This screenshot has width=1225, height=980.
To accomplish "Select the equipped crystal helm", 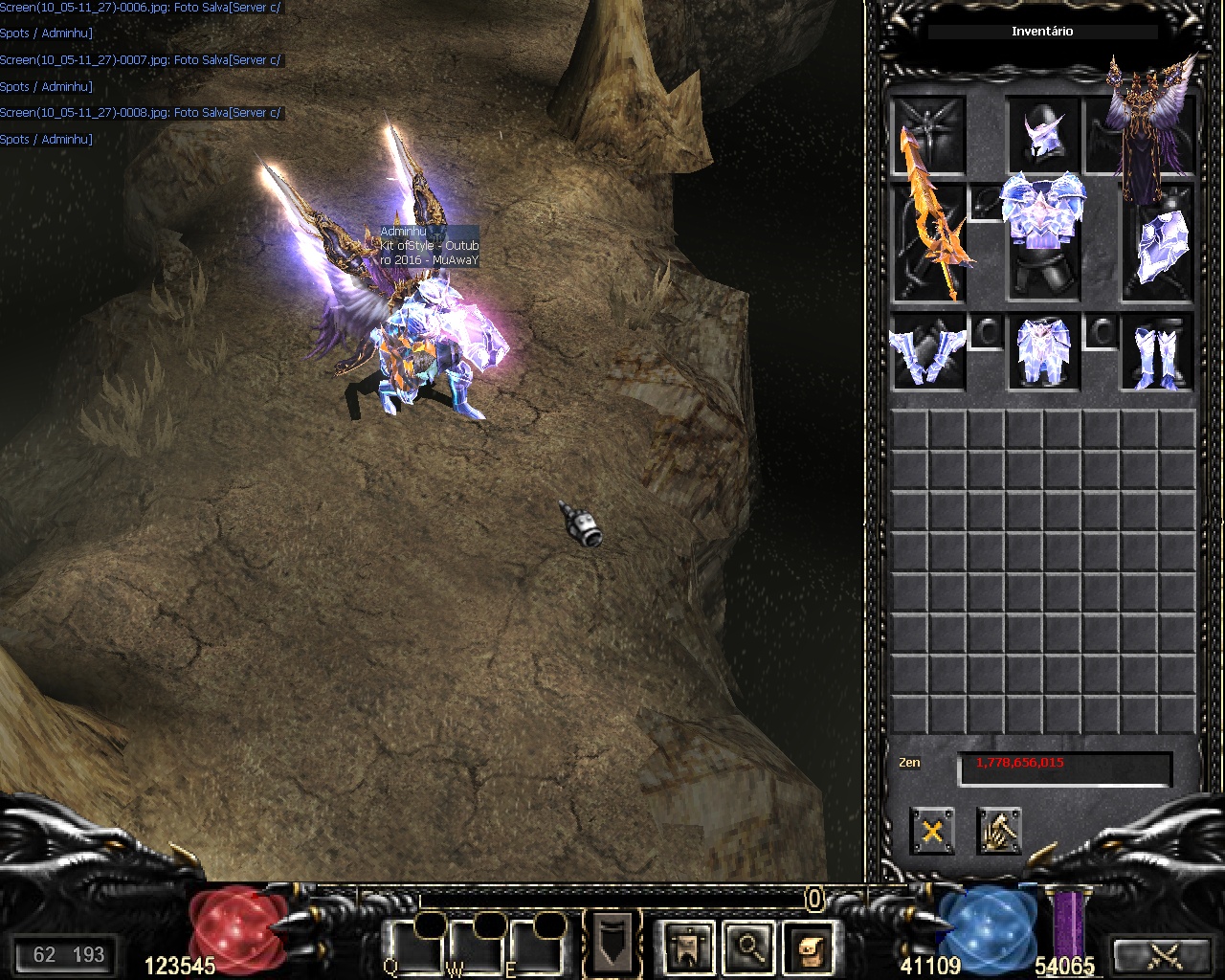I will [x=1041, y=135].
